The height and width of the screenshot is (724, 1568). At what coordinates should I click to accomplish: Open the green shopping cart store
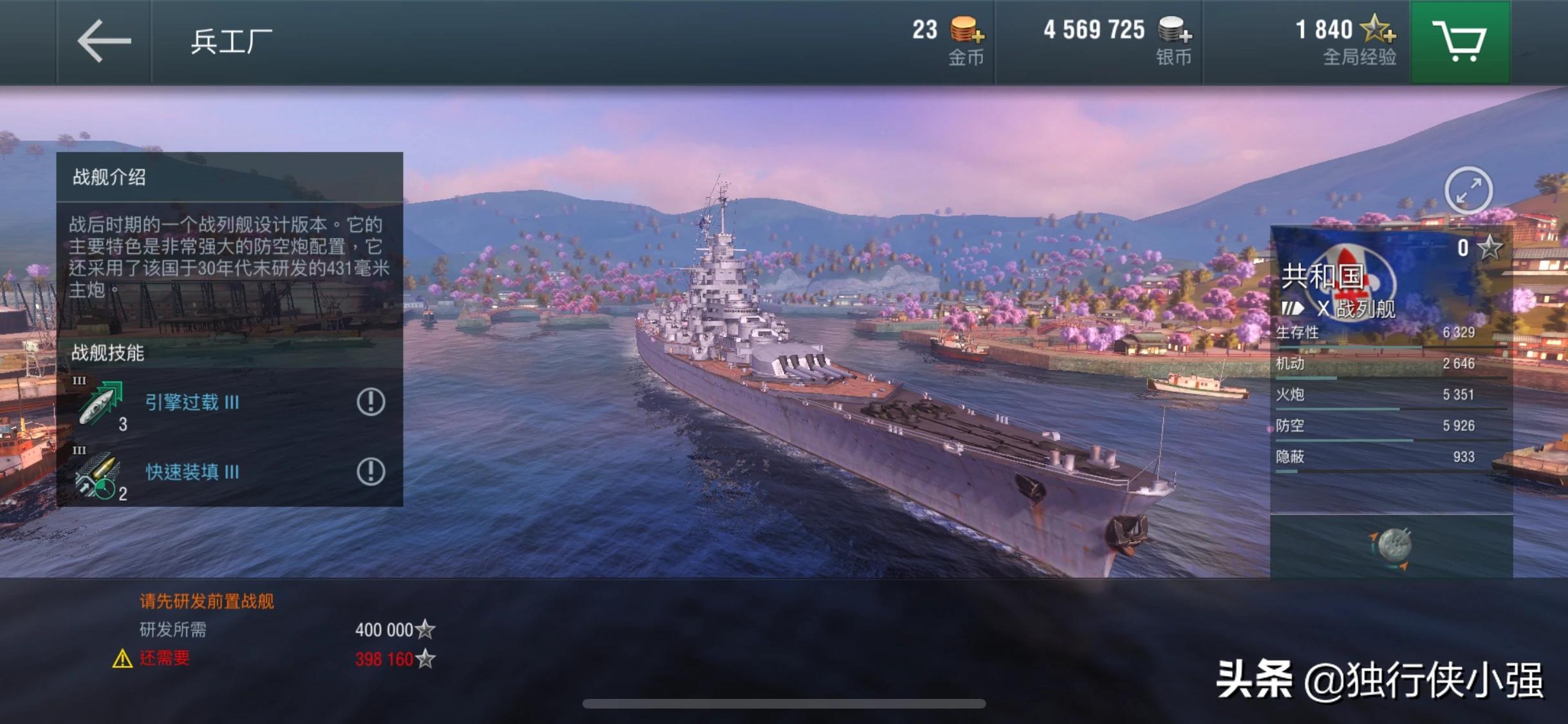click(1459, 41)
